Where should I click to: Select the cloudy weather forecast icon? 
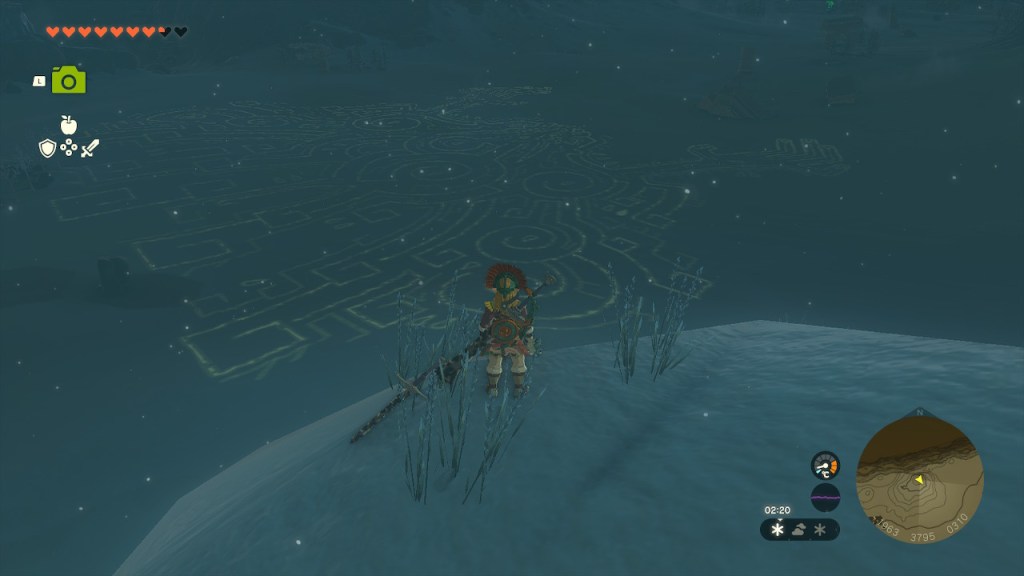click(x=799, y=530)
